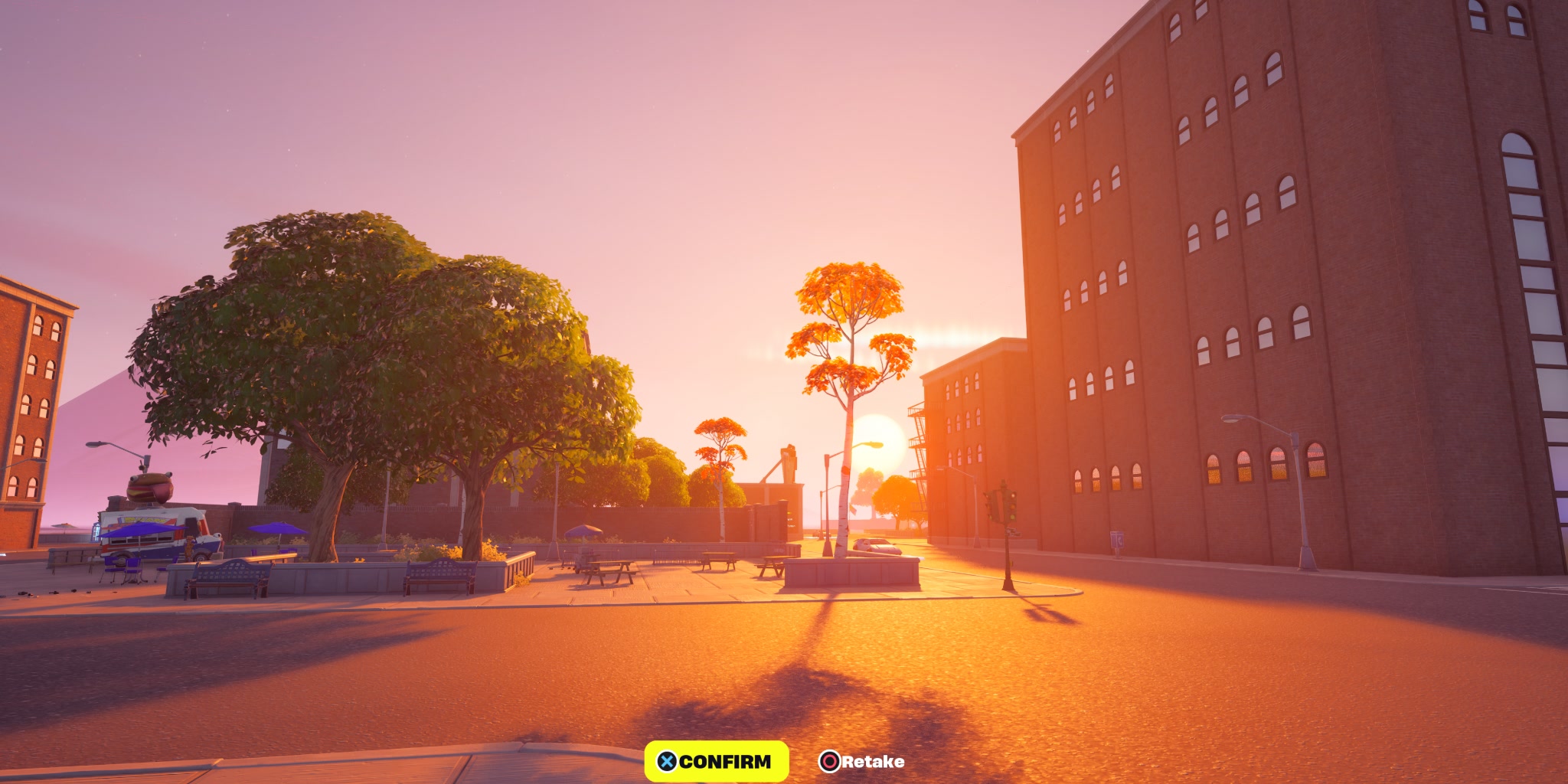Click the blue X glyph inside CONFIRM
The width and height of the screenshot is (1568, 784).
coord(667,763)
